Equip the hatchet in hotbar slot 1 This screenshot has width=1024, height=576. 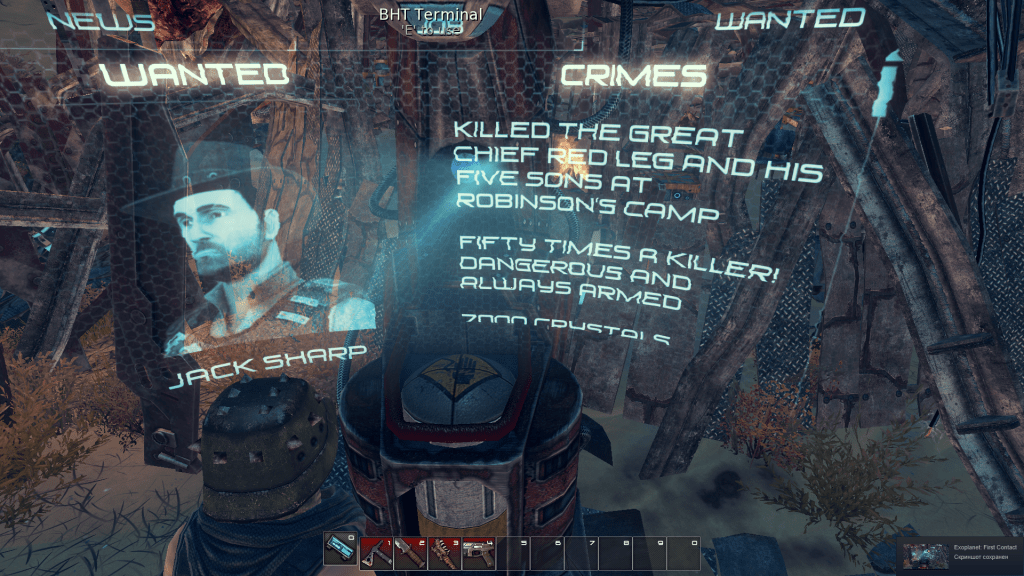click(x=376, y=553)
